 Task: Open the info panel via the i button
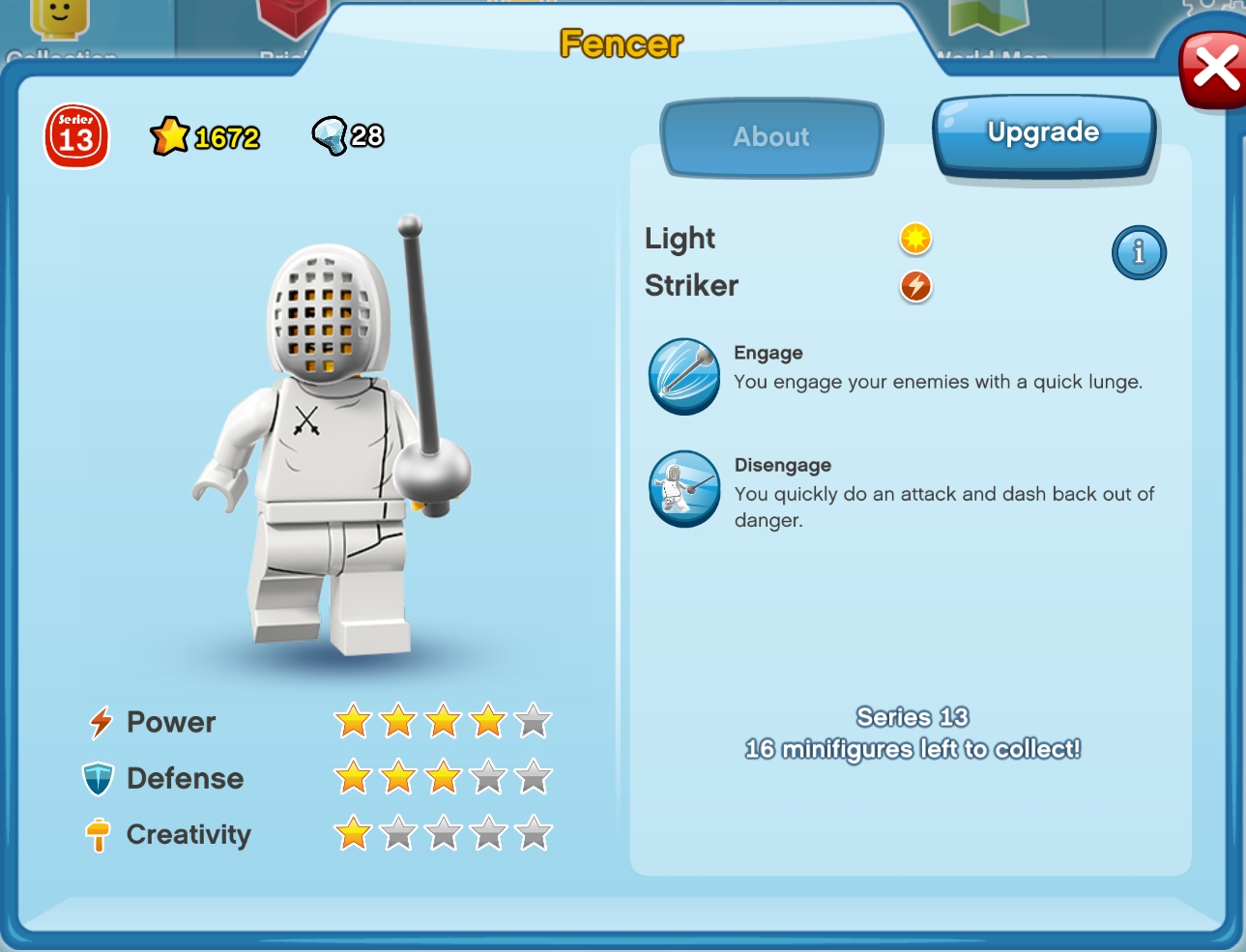pos(1139,252)
